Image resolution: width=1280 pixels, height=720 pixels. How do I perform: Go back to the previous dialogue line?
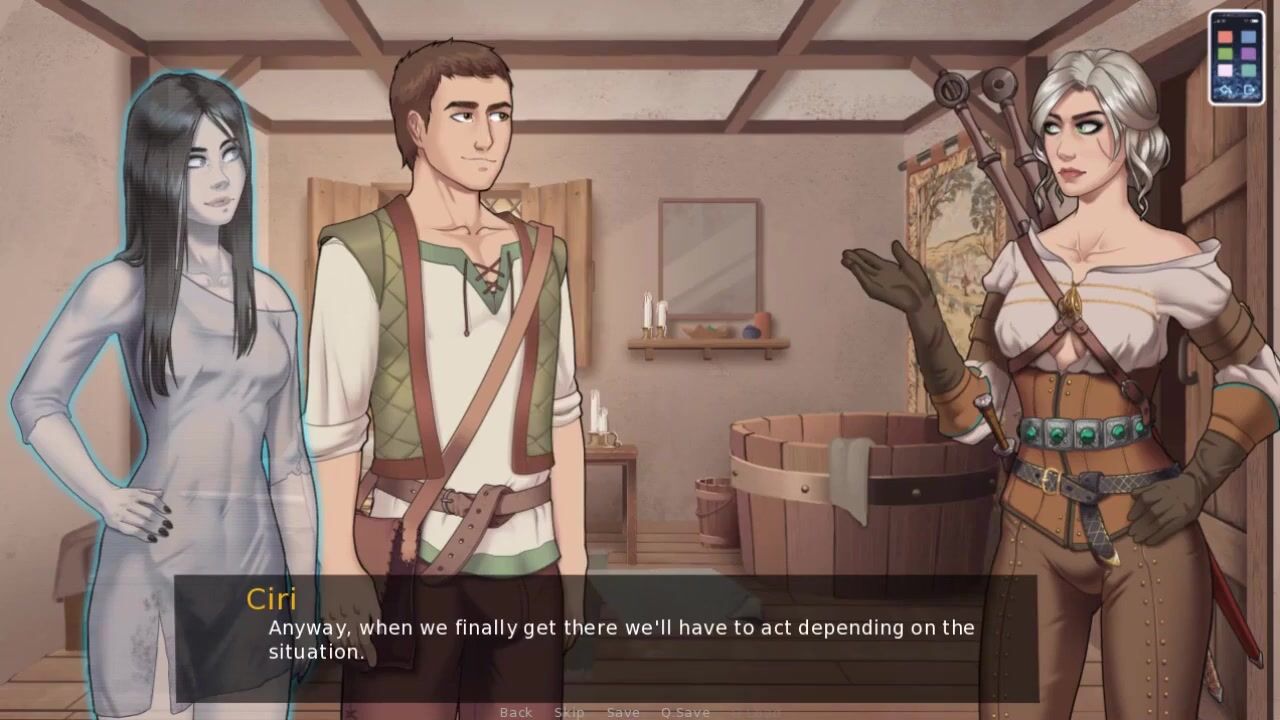516,712
